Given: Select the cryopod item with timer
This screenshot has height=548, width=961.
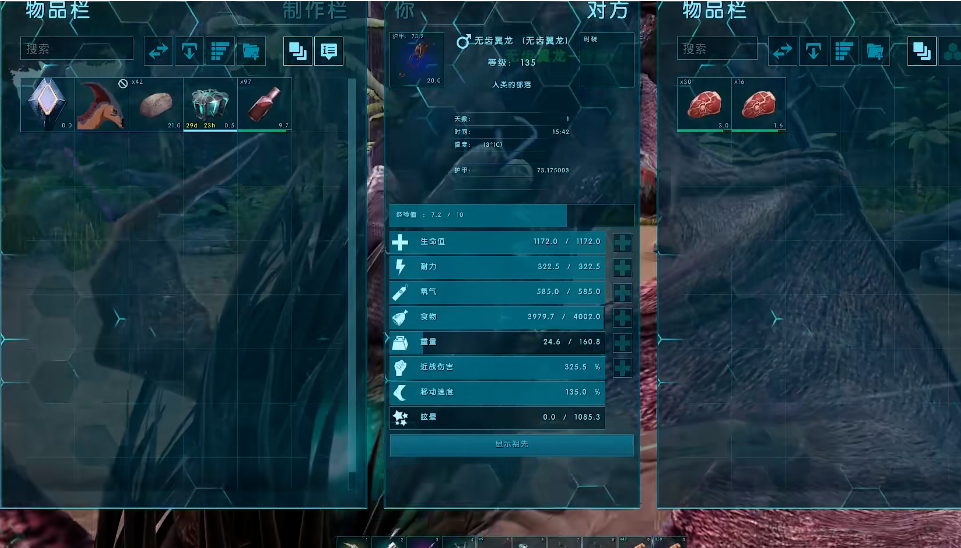Looking at the screenshot, I should coord(210,105).
